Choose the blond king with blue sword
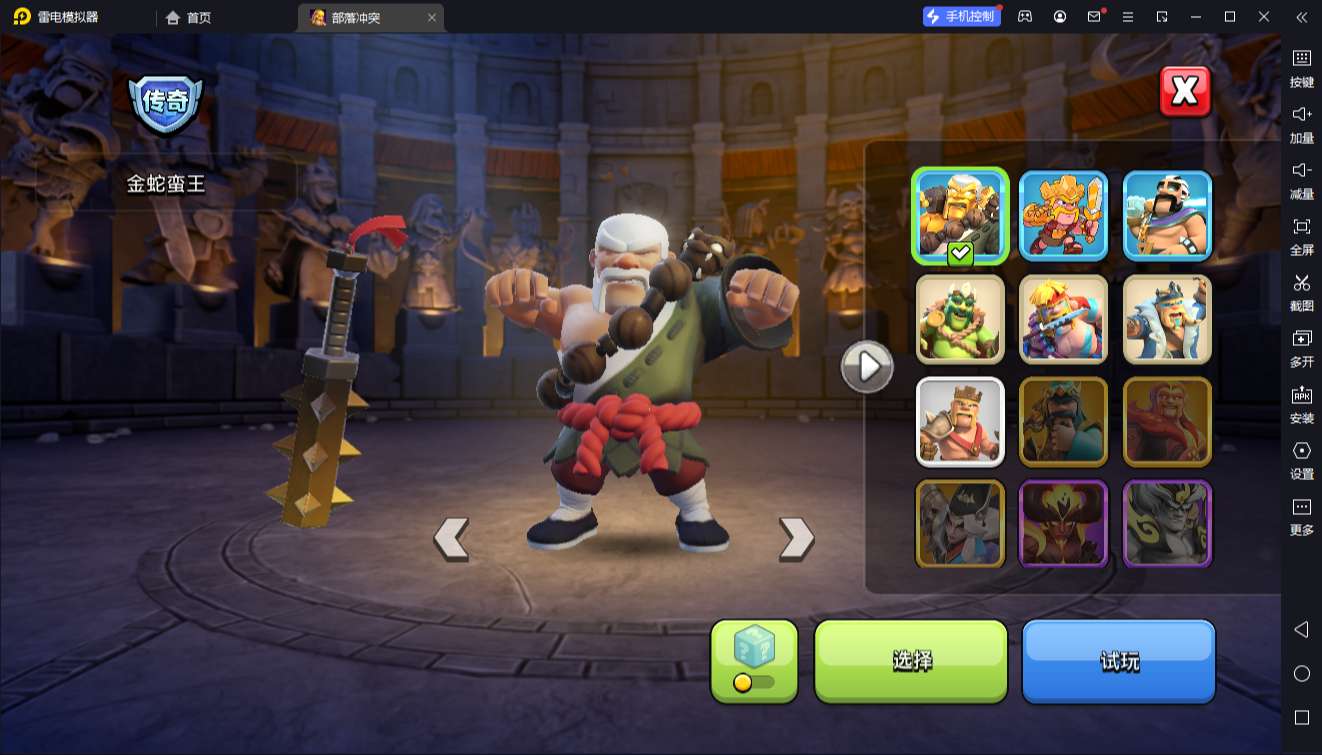This screenshot has height=755, width=1322. pyautogui.click(x=1063, y=319)
